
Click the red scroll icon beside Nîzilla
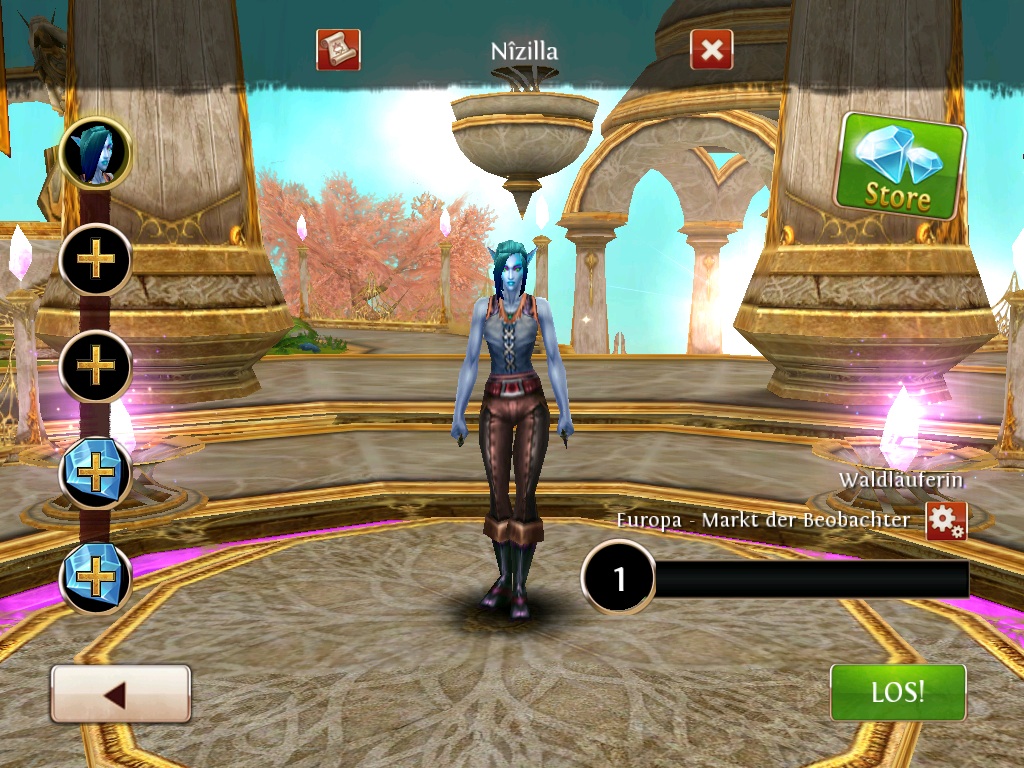(338, 49)
